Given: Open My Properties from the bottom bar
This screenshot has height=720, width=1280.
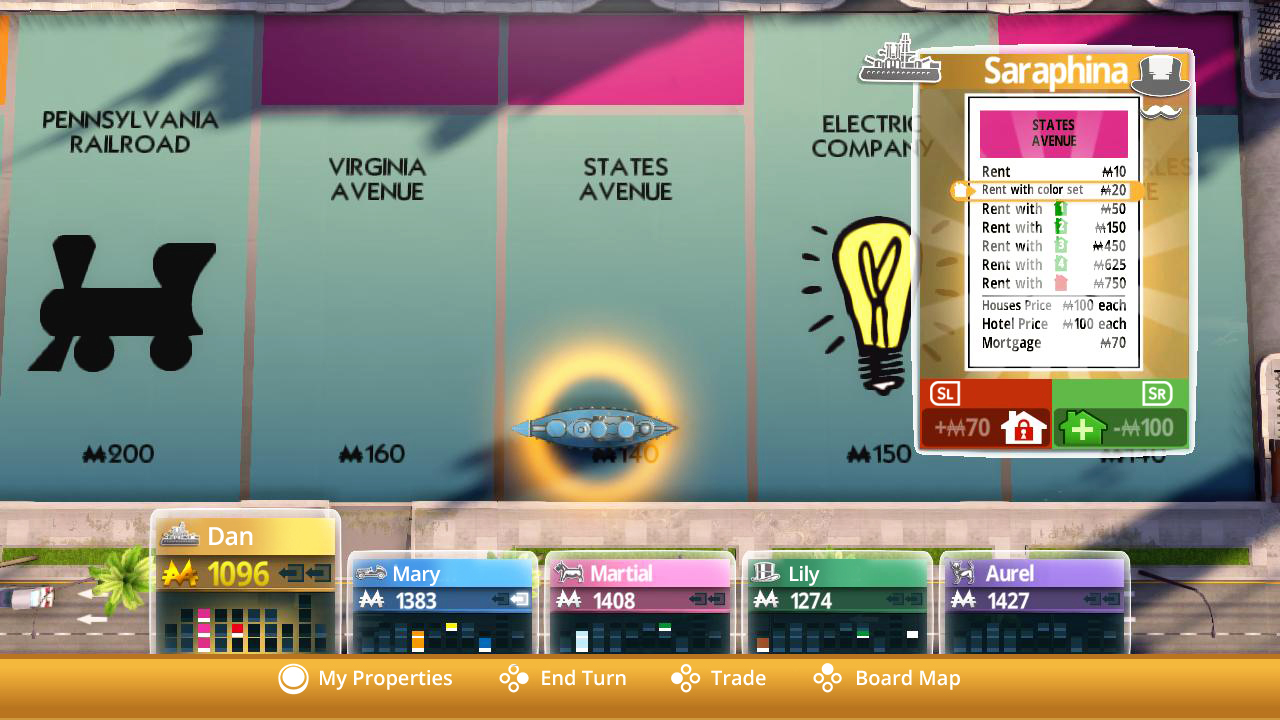Looking at the screenshot, I should click(x=365, y=678).
